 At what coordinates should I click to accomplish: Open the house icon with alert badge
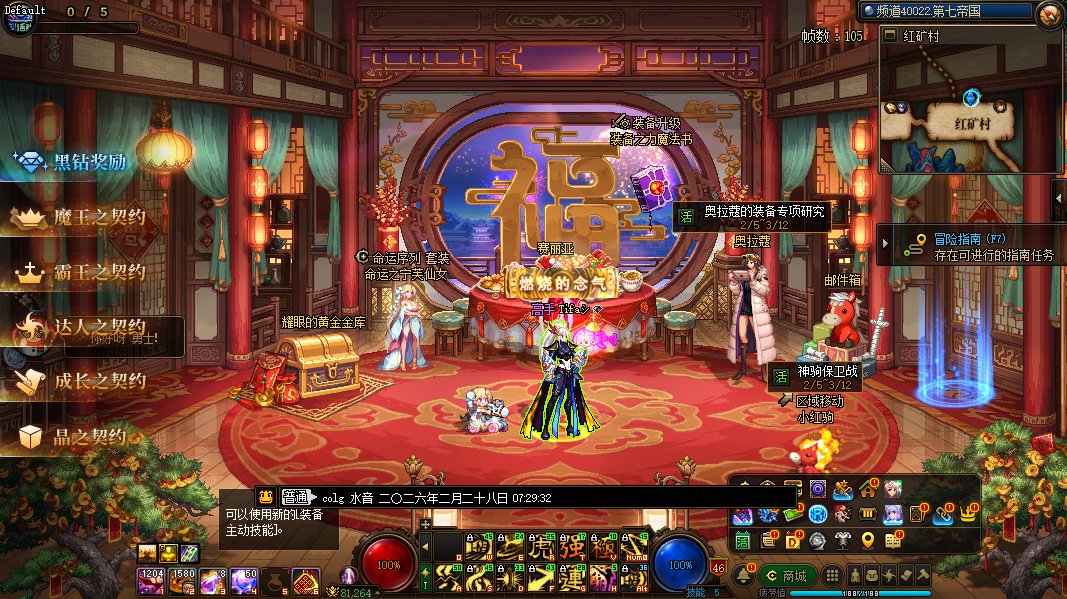point(867,489)
